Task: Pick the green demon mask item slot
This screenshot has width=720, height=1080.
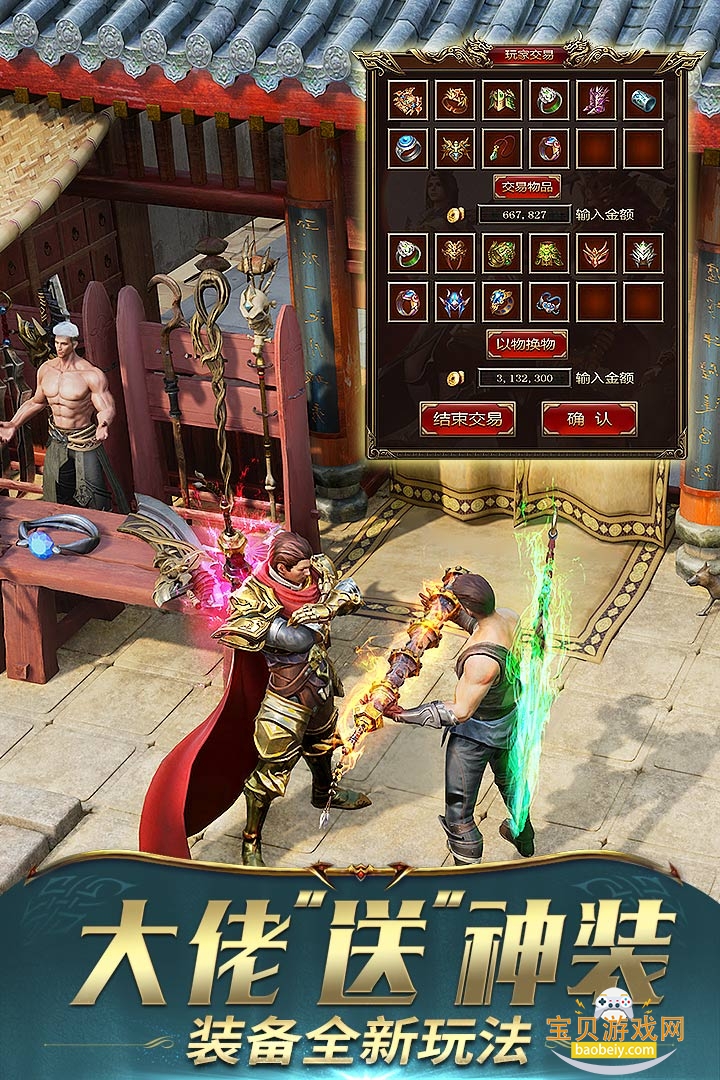Action: click(549, 253)
